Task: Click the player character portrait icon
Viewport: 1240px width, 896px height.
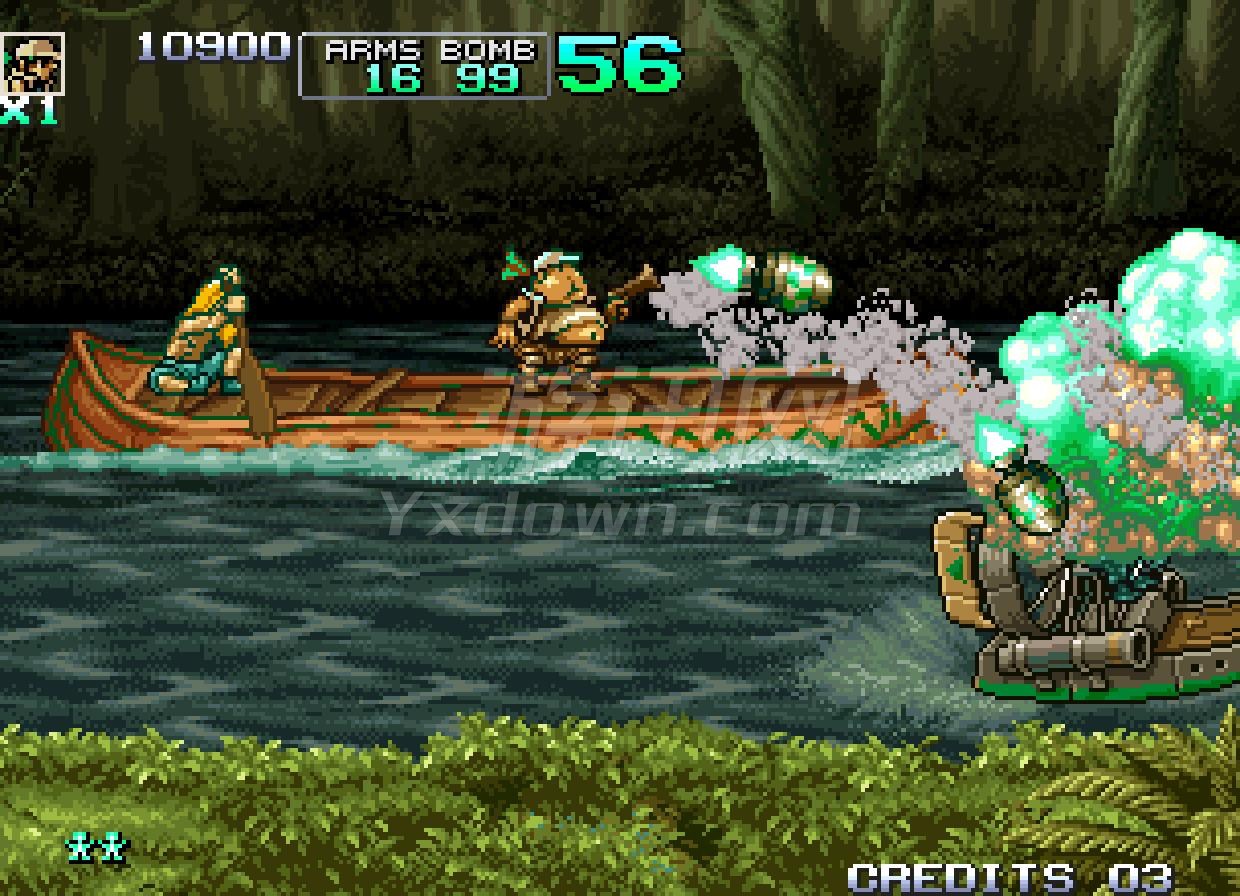Action: [x=33, y=63]
